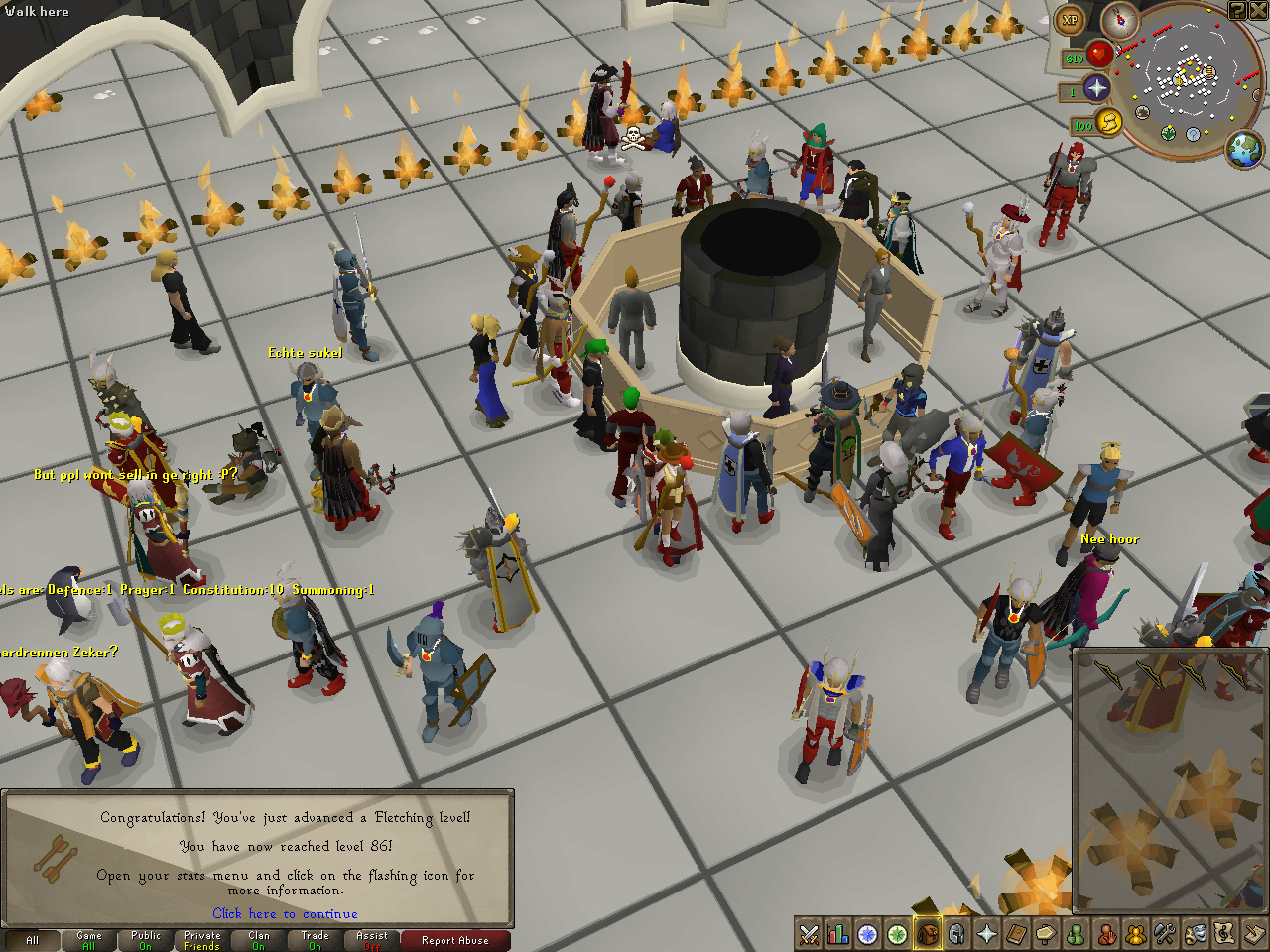Toggle run with the boot energy orb
The width and height of the screenshot is (1270, 952).
[1109, 122]
